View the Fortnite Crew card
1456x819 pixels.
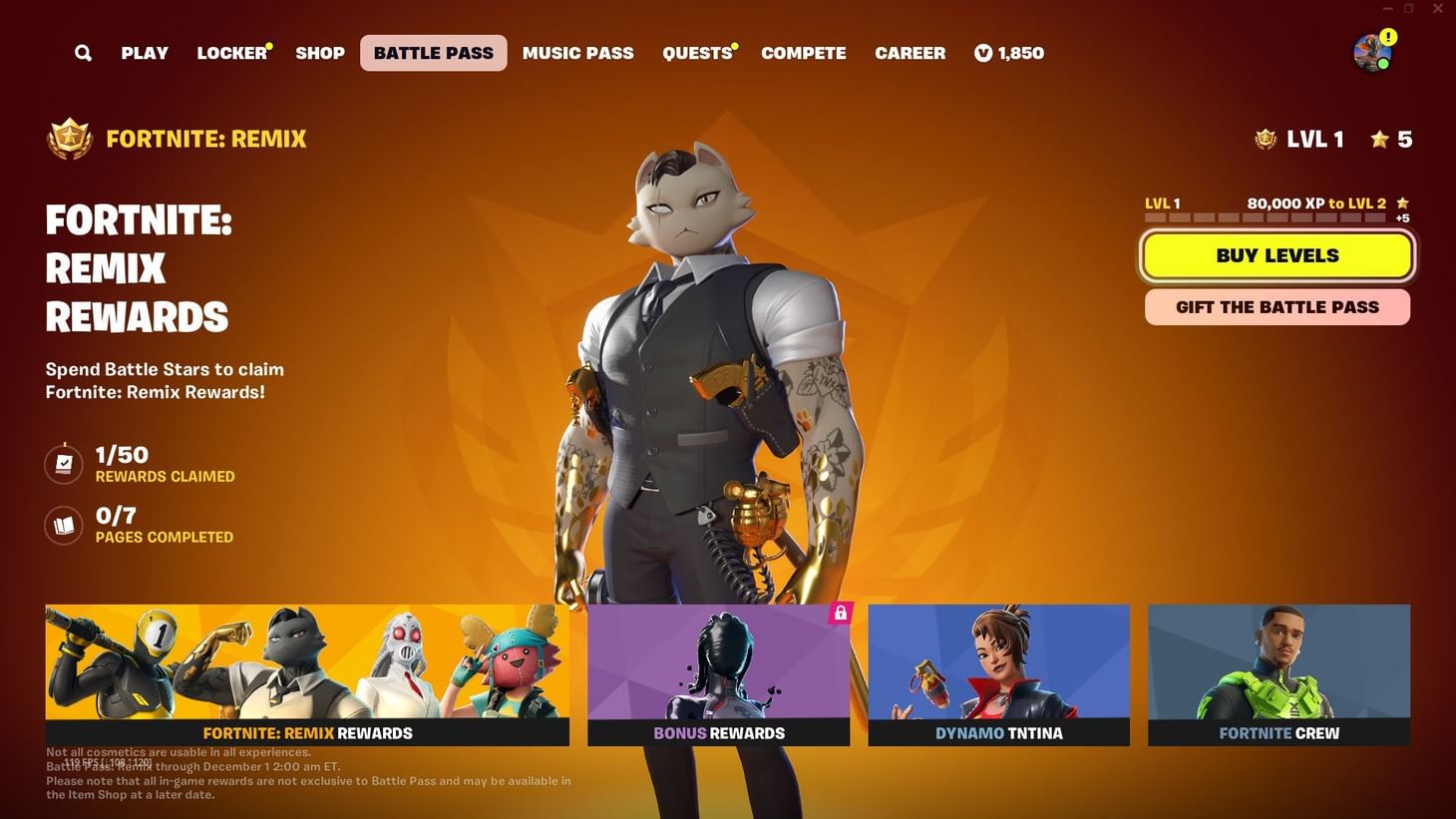click(1279, 674)
